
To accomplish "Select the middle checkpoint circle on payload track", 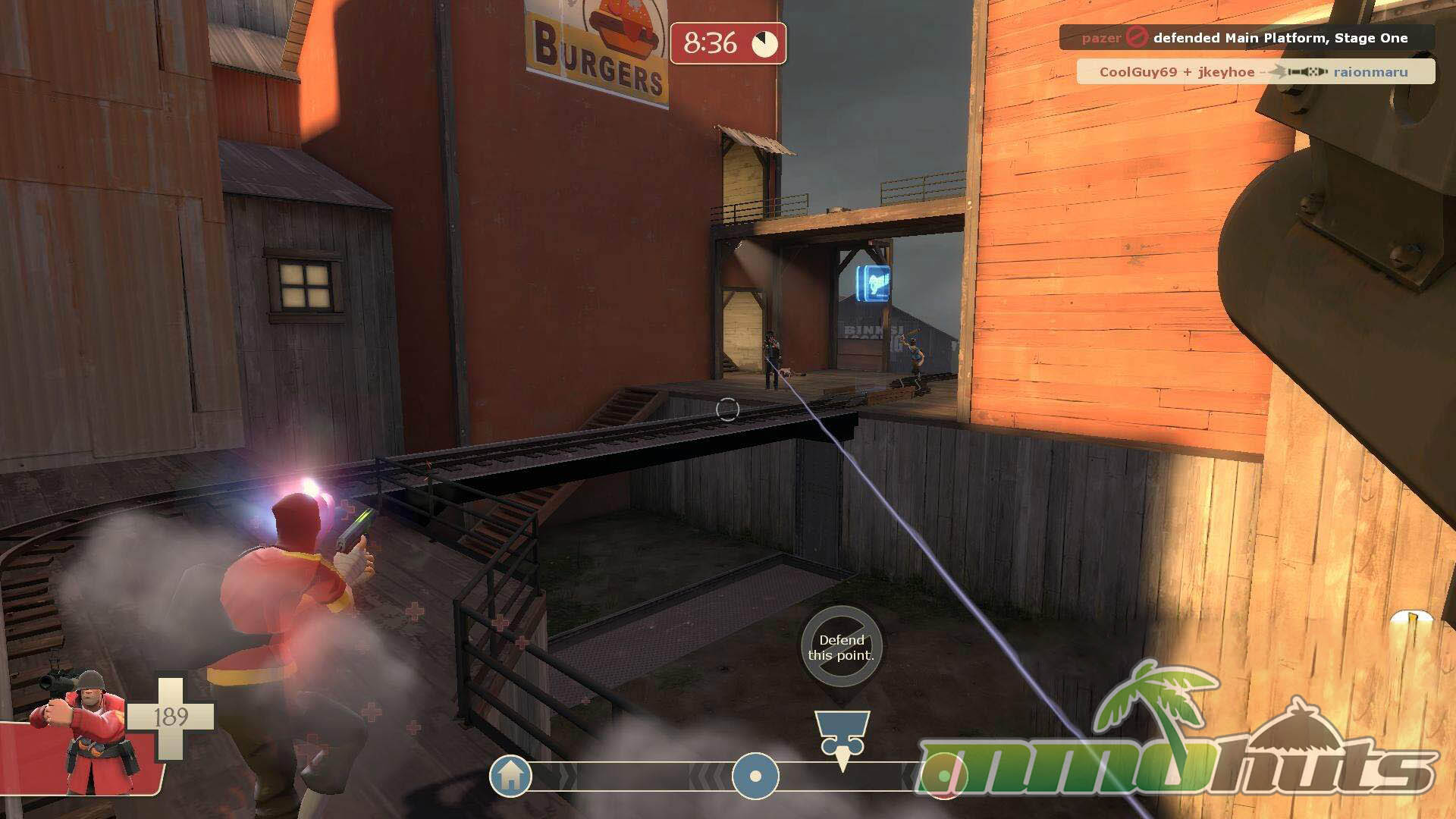I will tap(755, 777).
